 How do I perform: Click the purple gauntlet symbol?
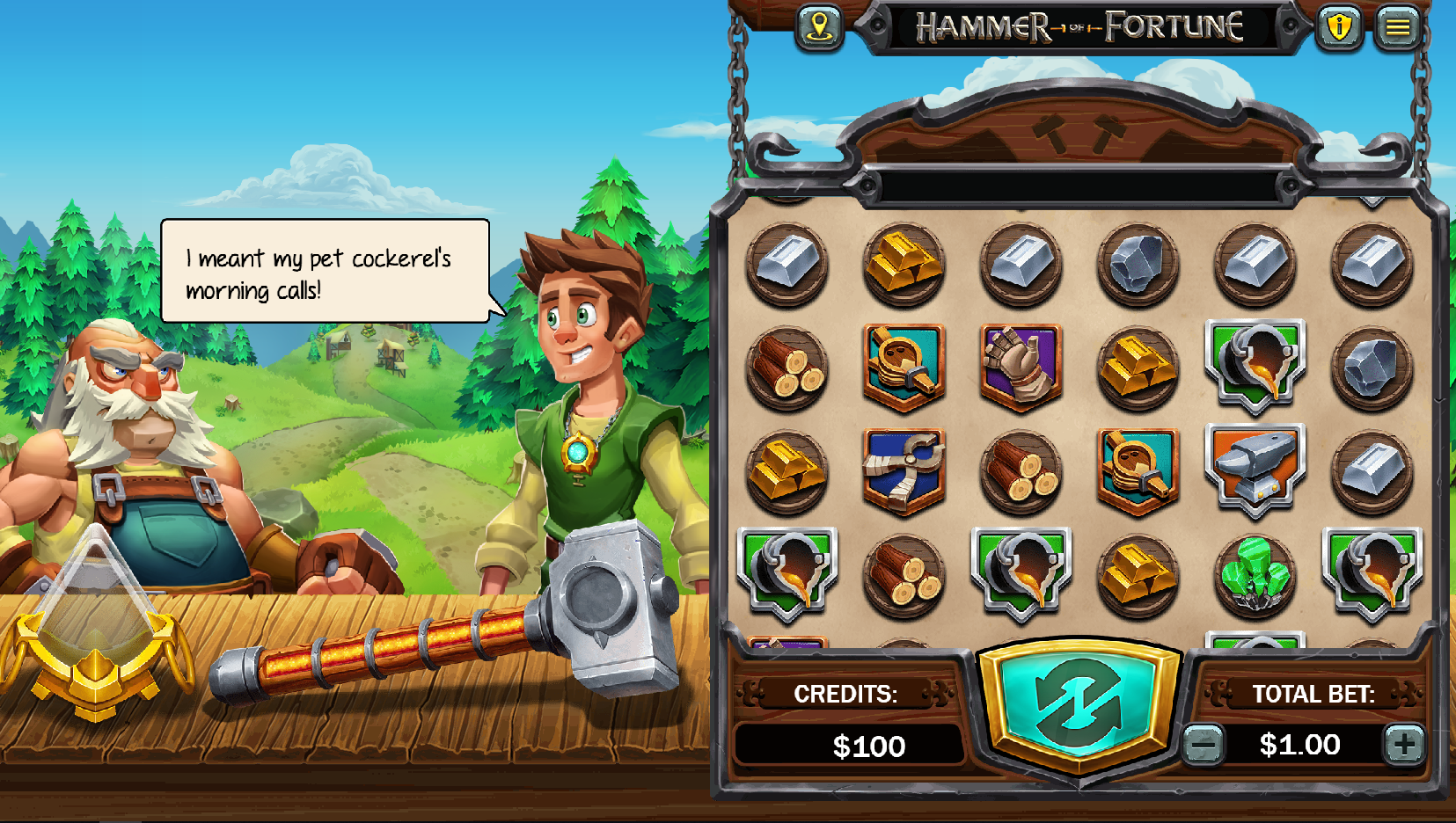click(x=1021, y=367)
